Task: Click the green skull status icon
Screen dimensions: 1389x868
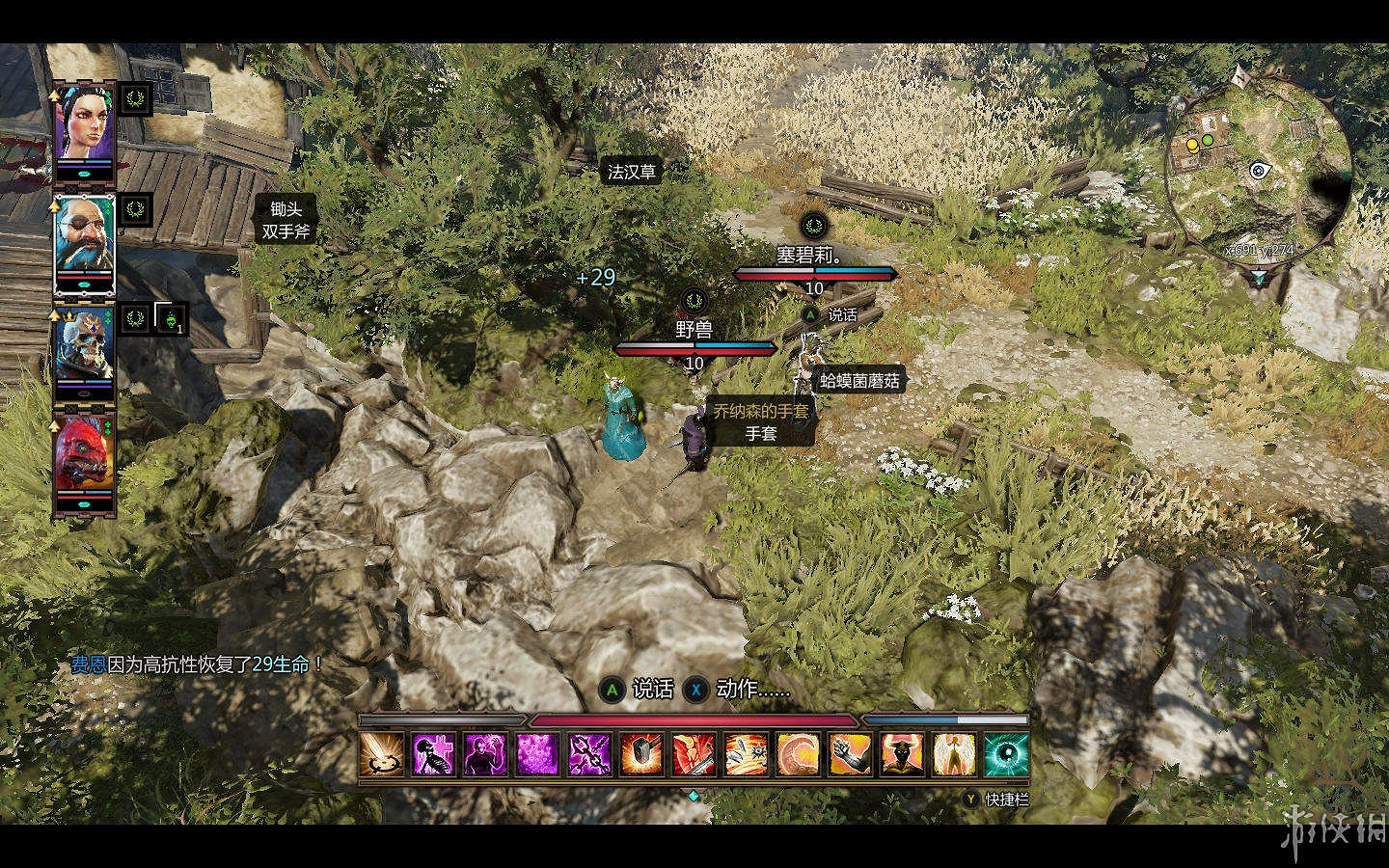Action: (170, 318)
